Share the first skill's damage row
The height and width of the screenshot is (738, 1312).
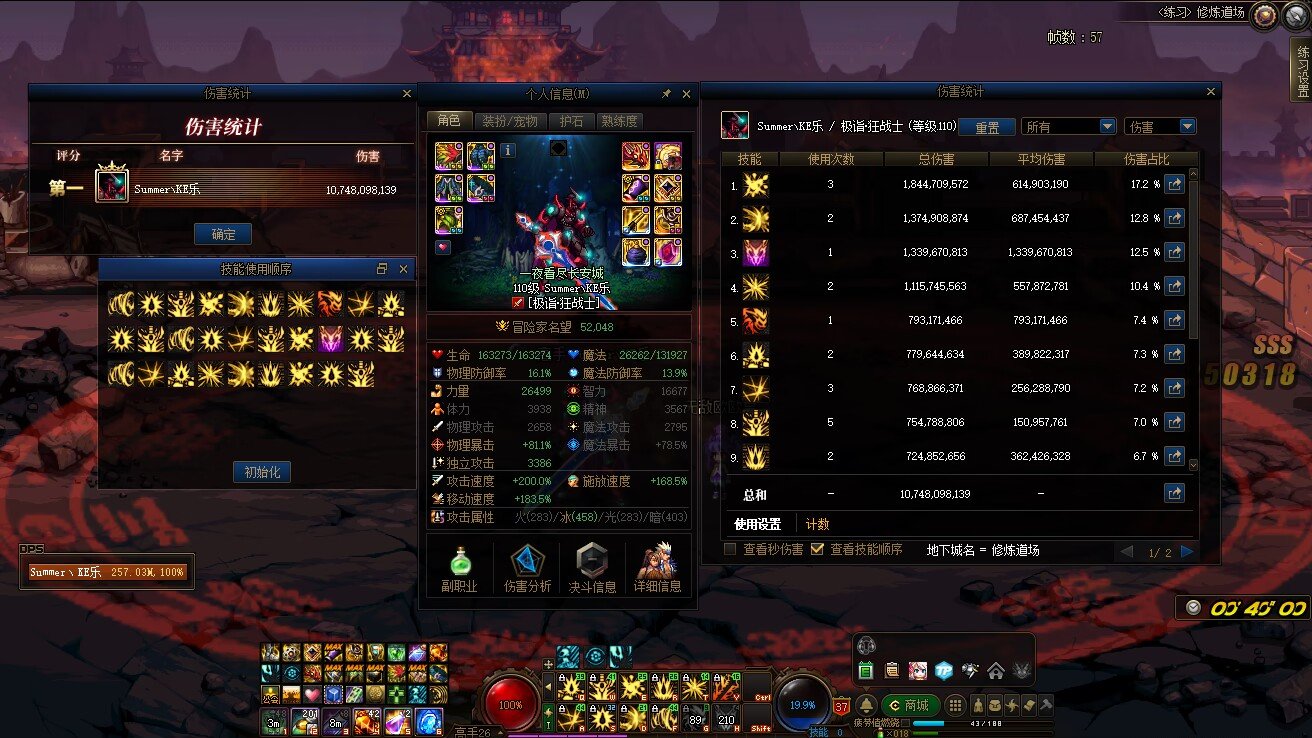(x=1174, y=184)
